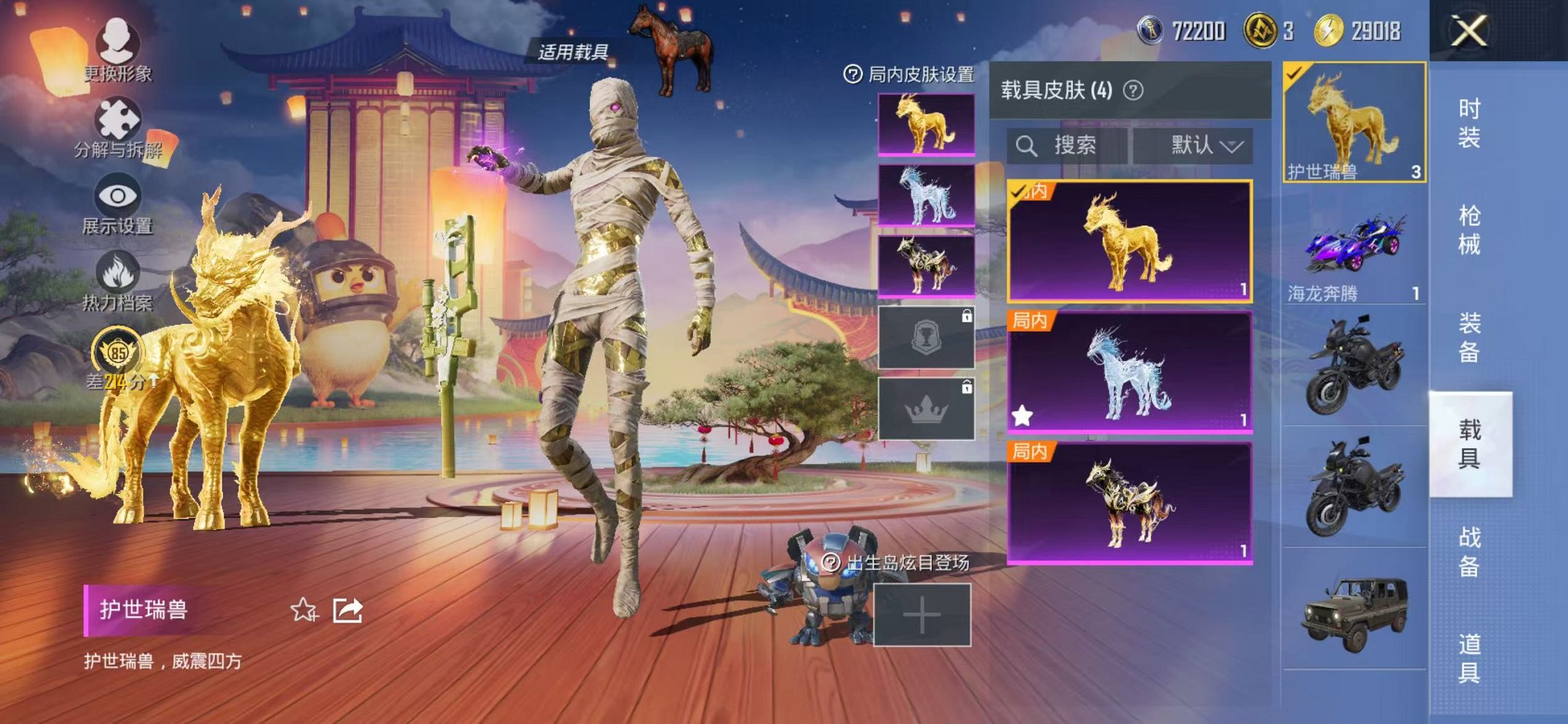Select the golden kirin thumbnail in skin settings

click(x=925, y=124)
